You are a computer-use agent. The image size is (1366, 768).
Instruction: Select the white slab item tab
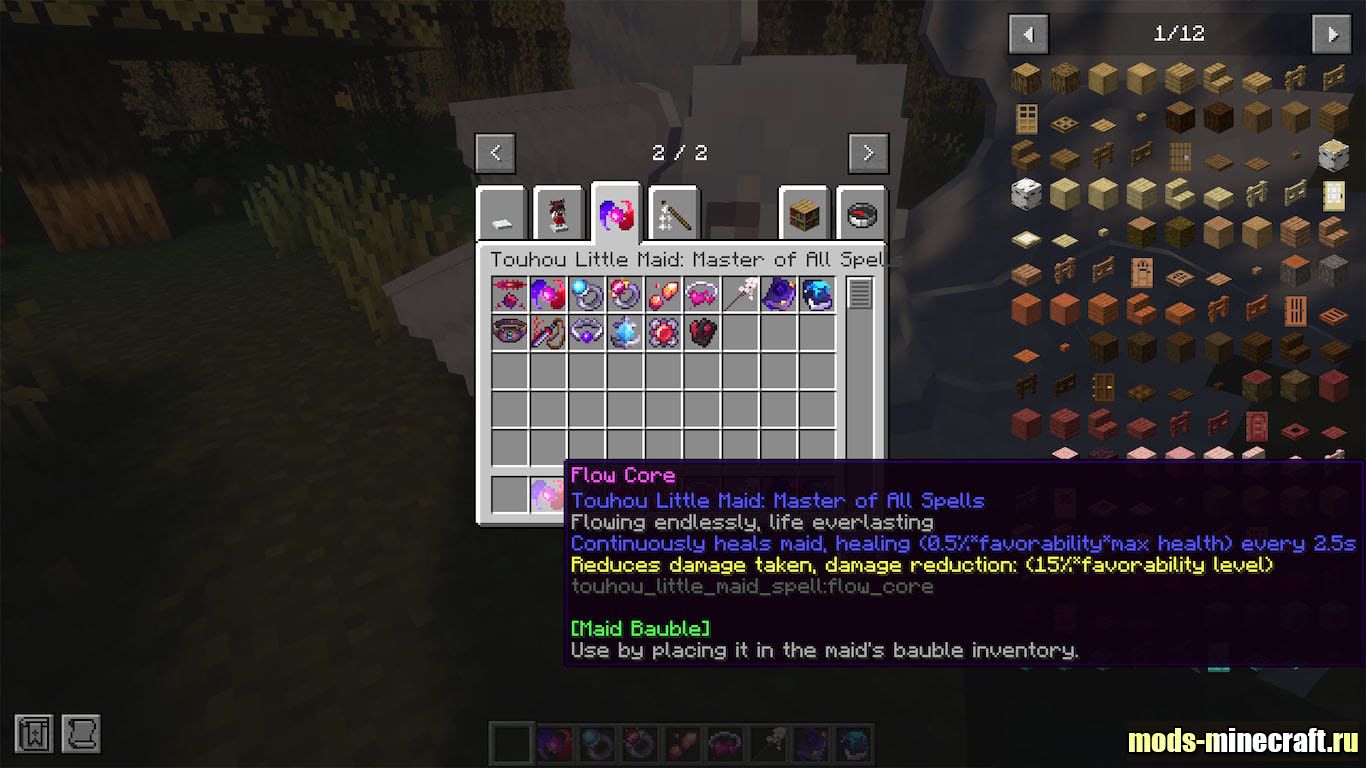pyautogui.click(x=502, y=214)
